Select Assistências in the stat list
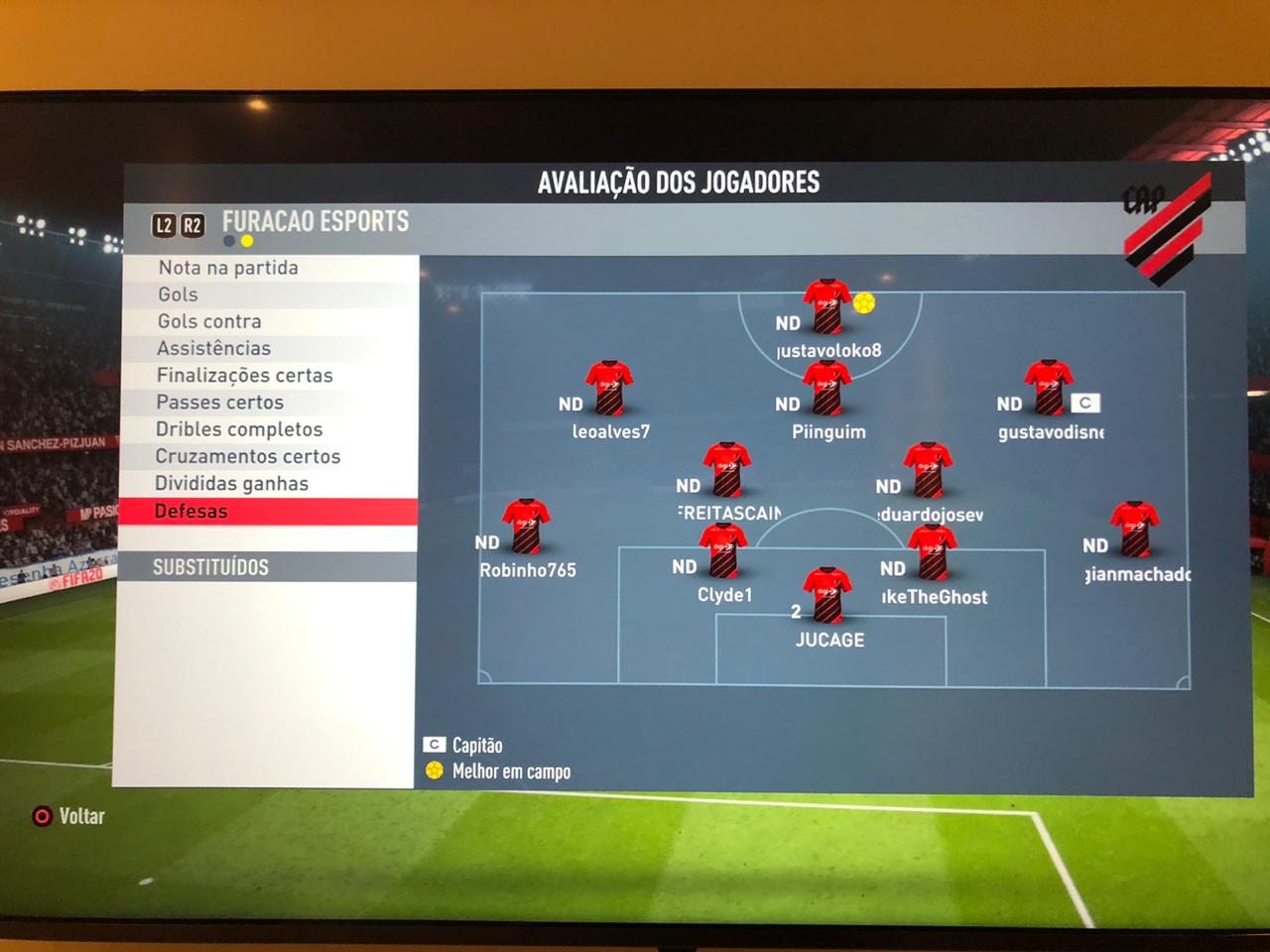Screen dimensions: 1270x952 tap(213, 348)
